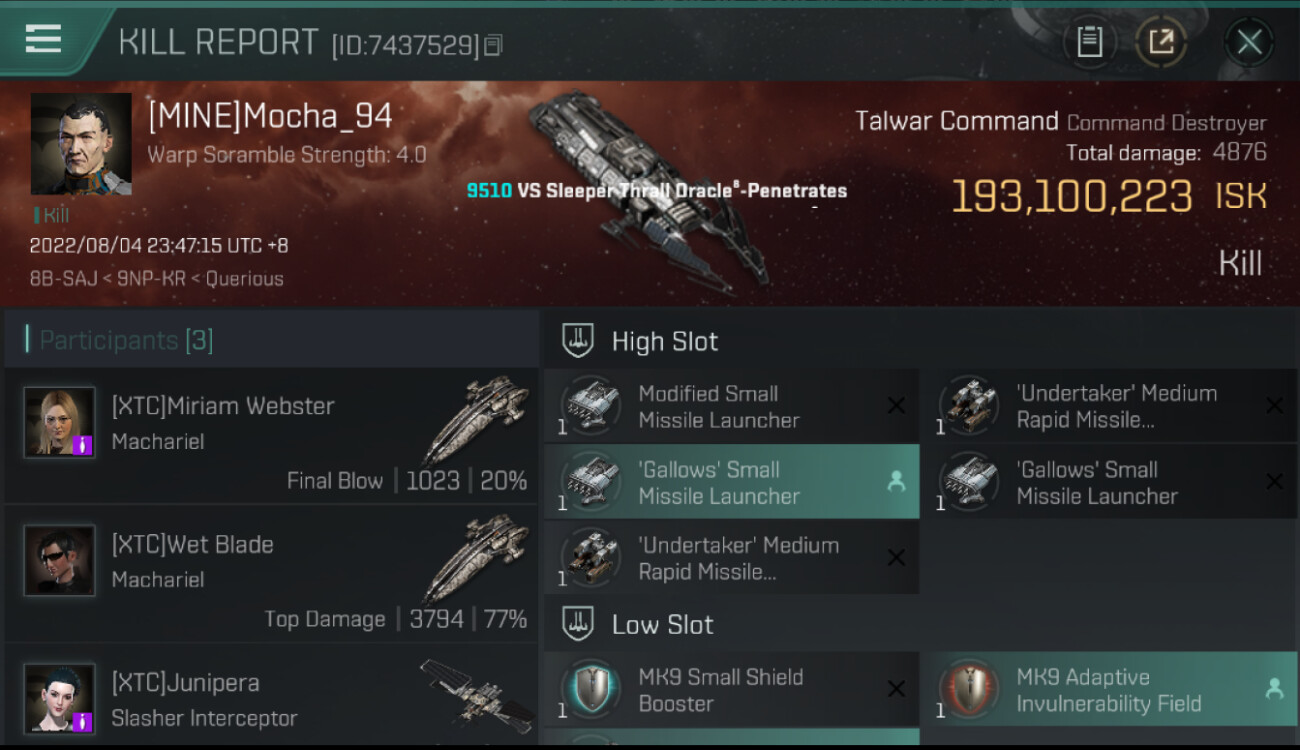View Mocha_94's character portrait
Viewport: 1300px width, 750px height.
tap(81, 144)
